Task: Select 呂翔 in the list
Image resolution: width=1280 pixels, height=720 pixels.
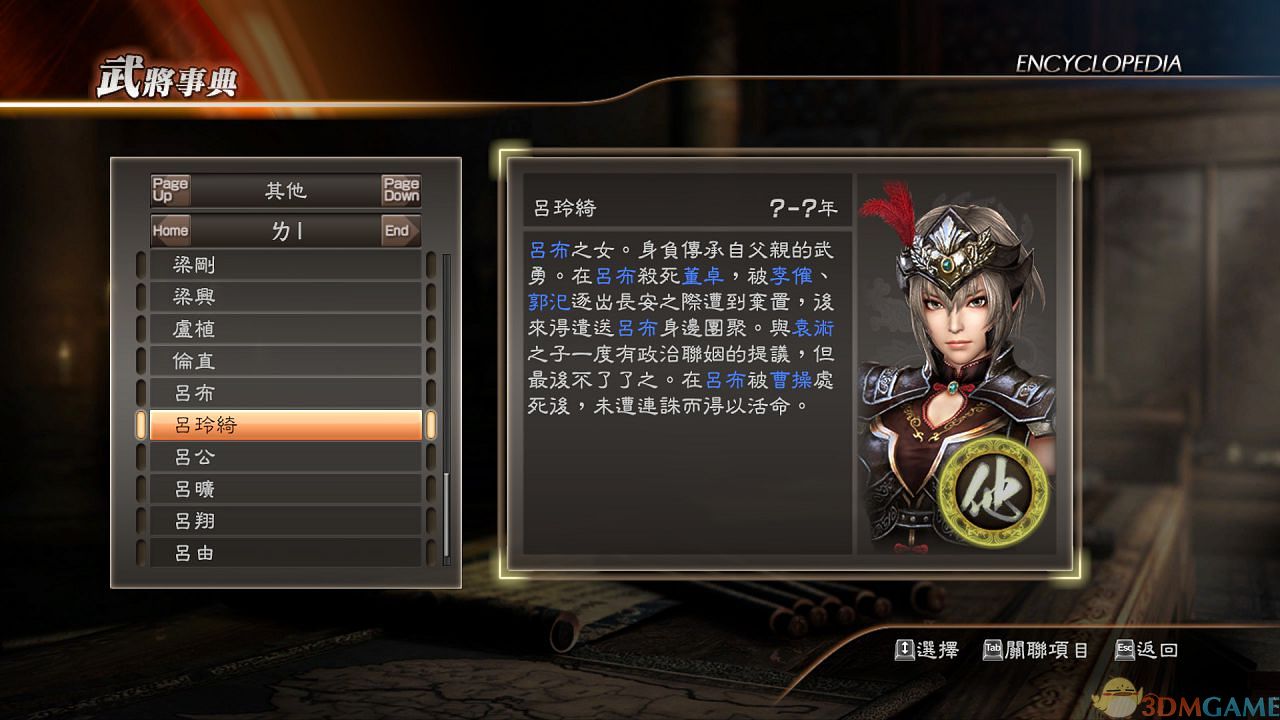Action: point(285,521)
